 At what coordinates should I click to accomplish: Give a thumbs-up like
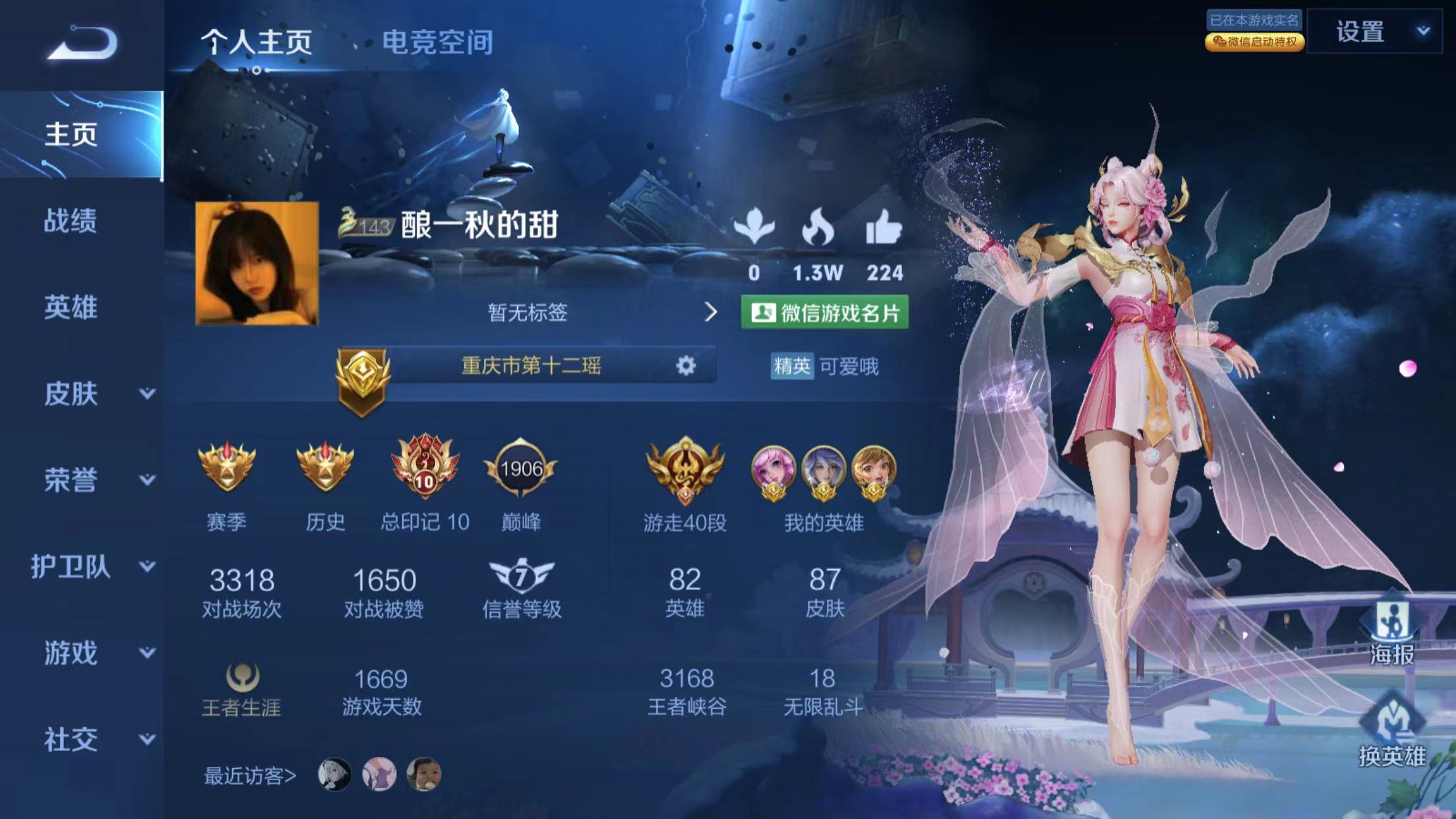point(883,228)
